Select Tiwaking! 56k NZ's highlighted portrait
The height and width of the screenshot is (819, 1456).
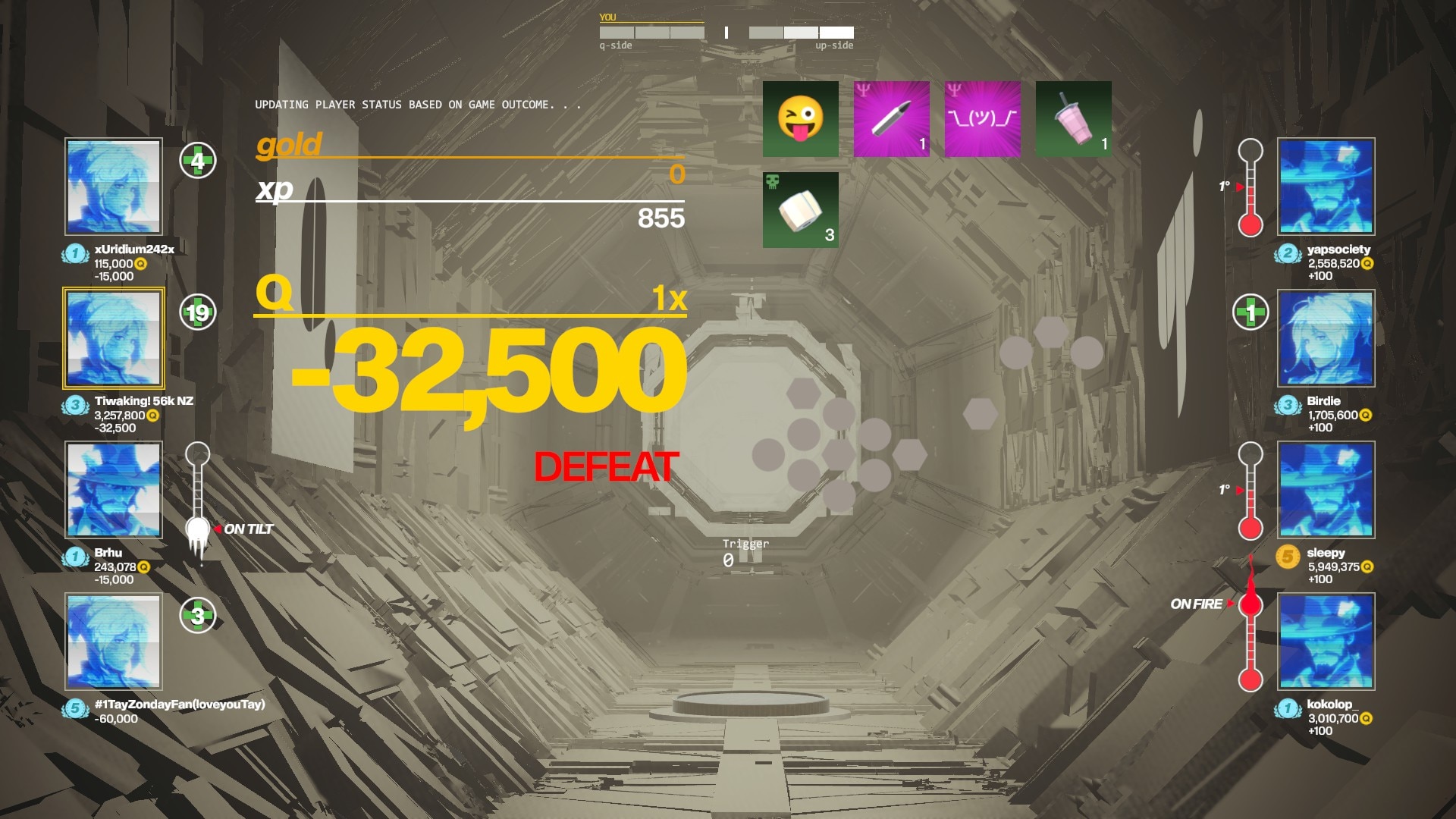pyautogui.click(x=114, y=338)
